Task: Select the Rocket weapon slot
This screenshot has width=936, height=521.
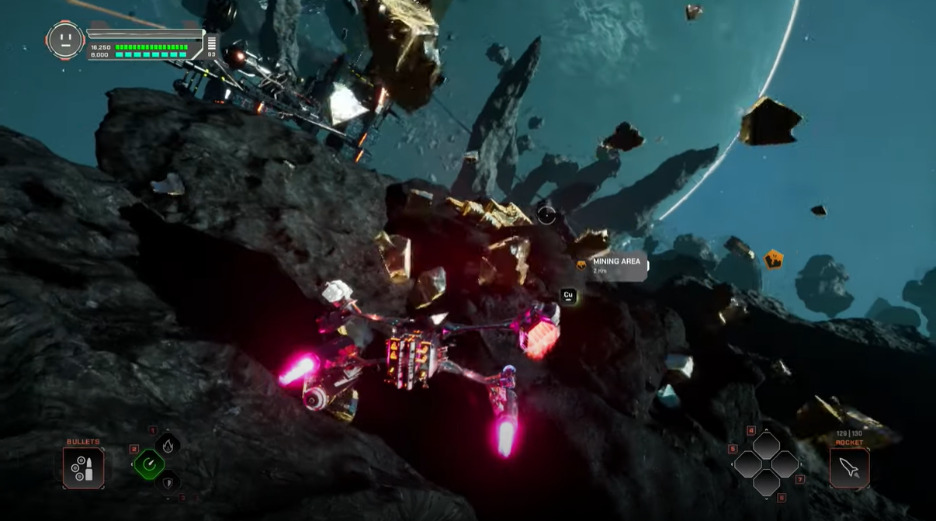Action: click(849, 467)
